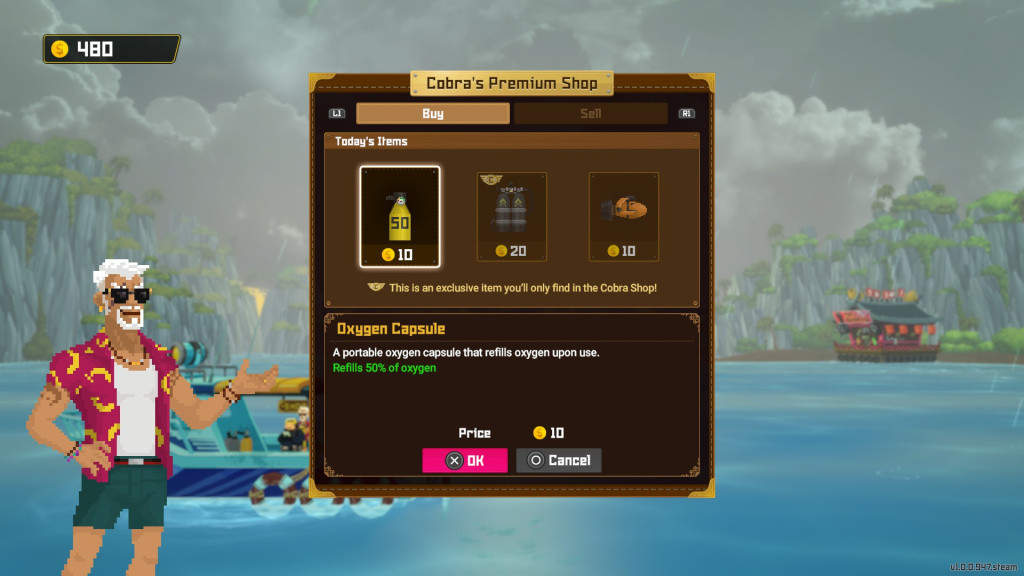1024x576 pixels.
Task: Open the Sell tab
Action: click(x=590, y=114)
